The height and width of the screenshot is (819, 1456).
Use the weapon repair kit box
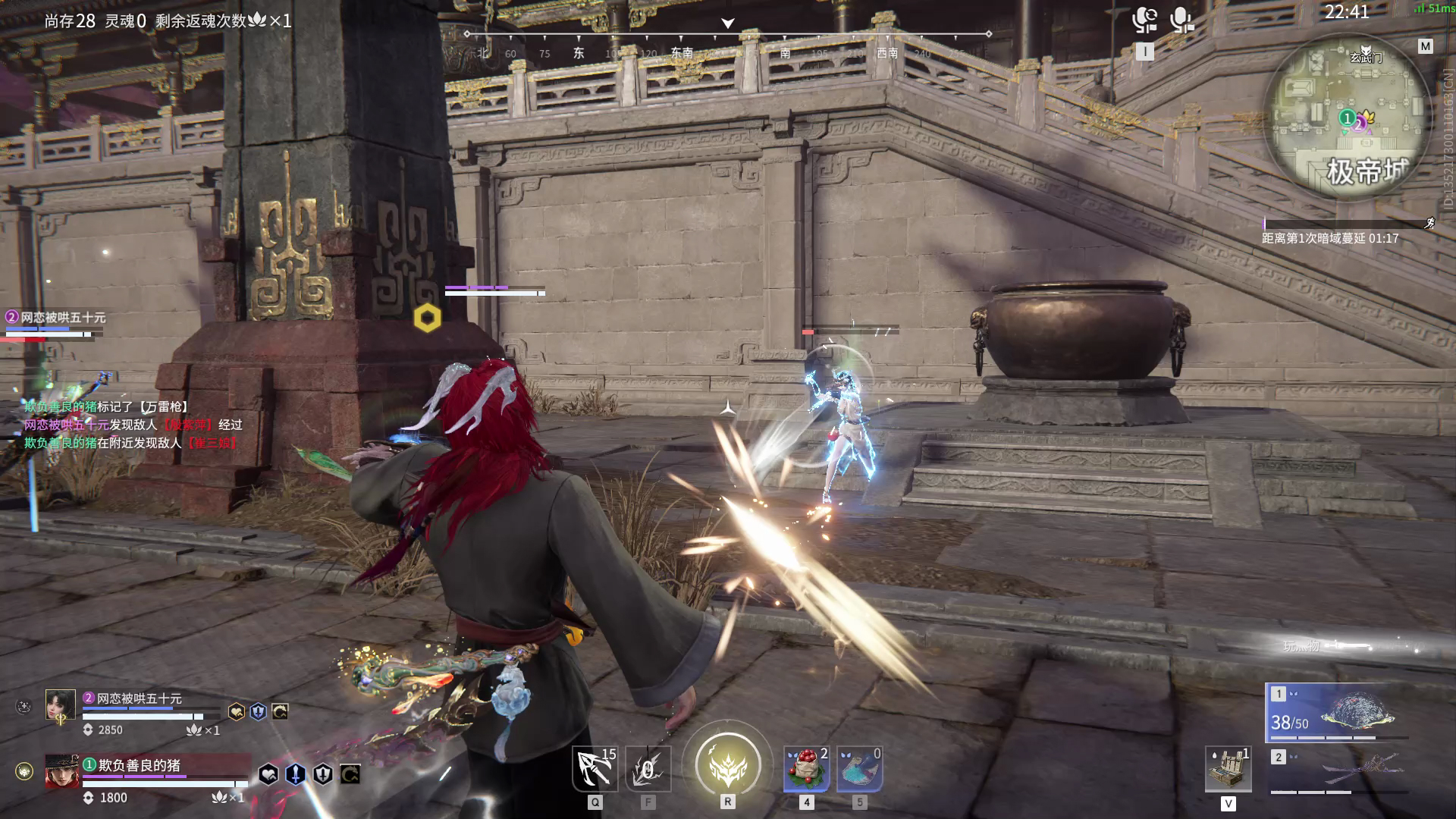[1228, 769]
